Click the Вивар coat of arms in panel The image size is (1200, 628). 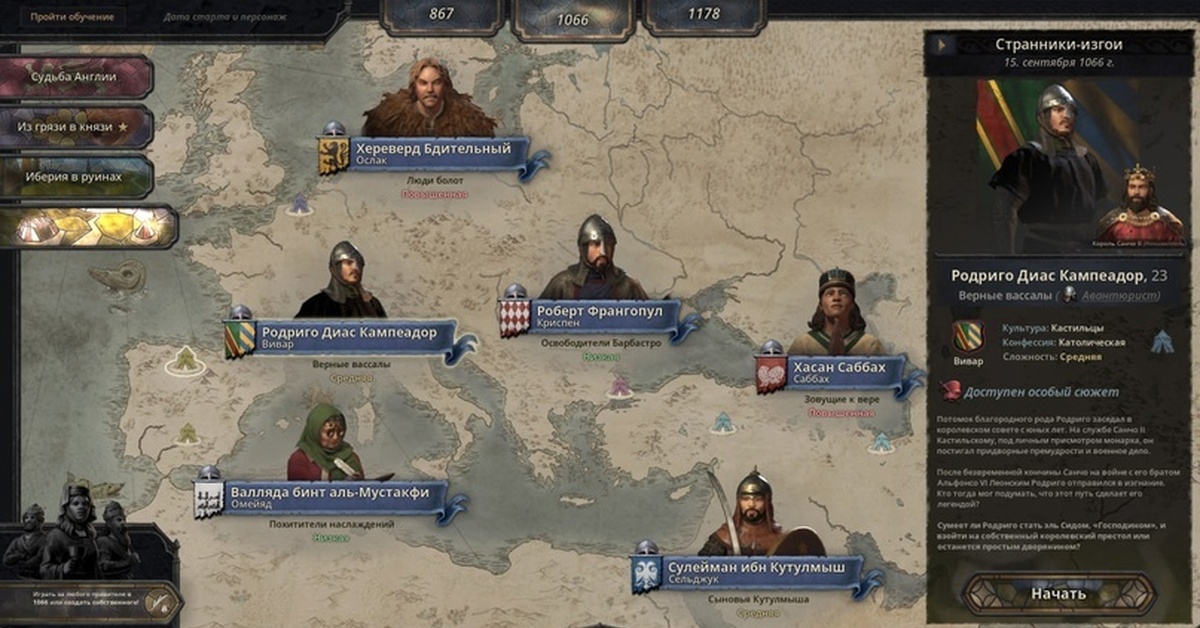(x=967, y=336)
